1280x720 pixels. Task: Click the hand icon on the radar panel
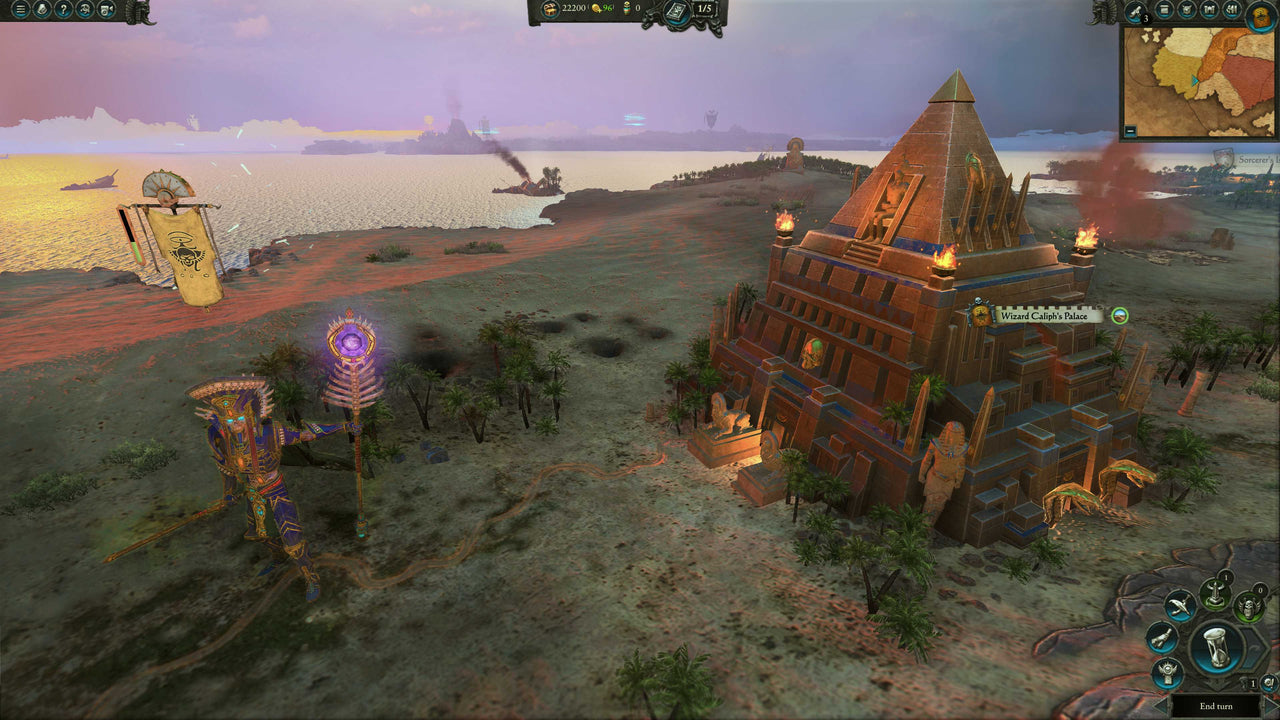(1162, 639)
